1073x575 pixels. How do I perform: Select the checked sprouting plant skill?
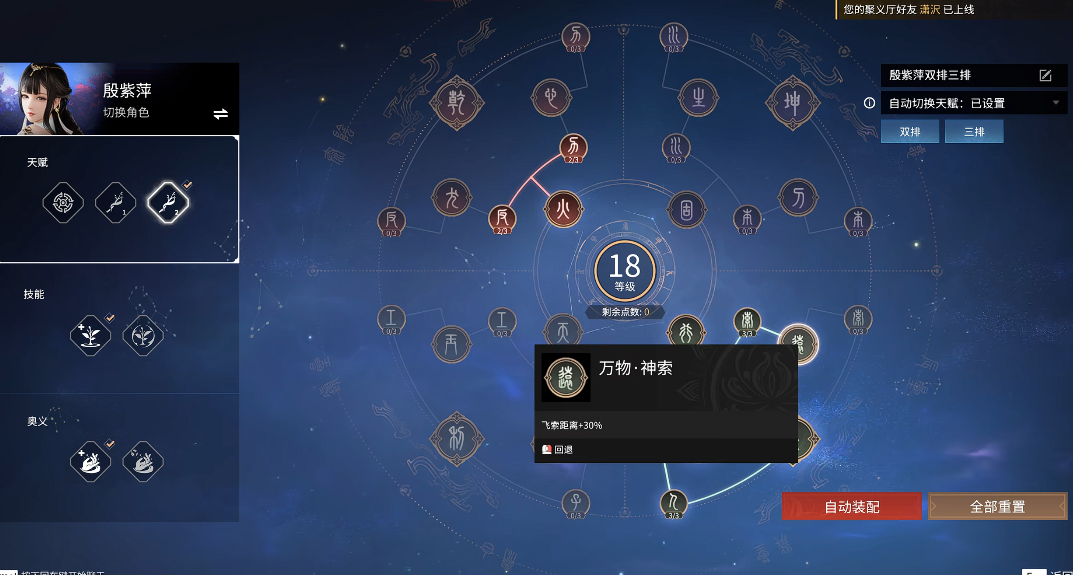(x=90, y=335)
